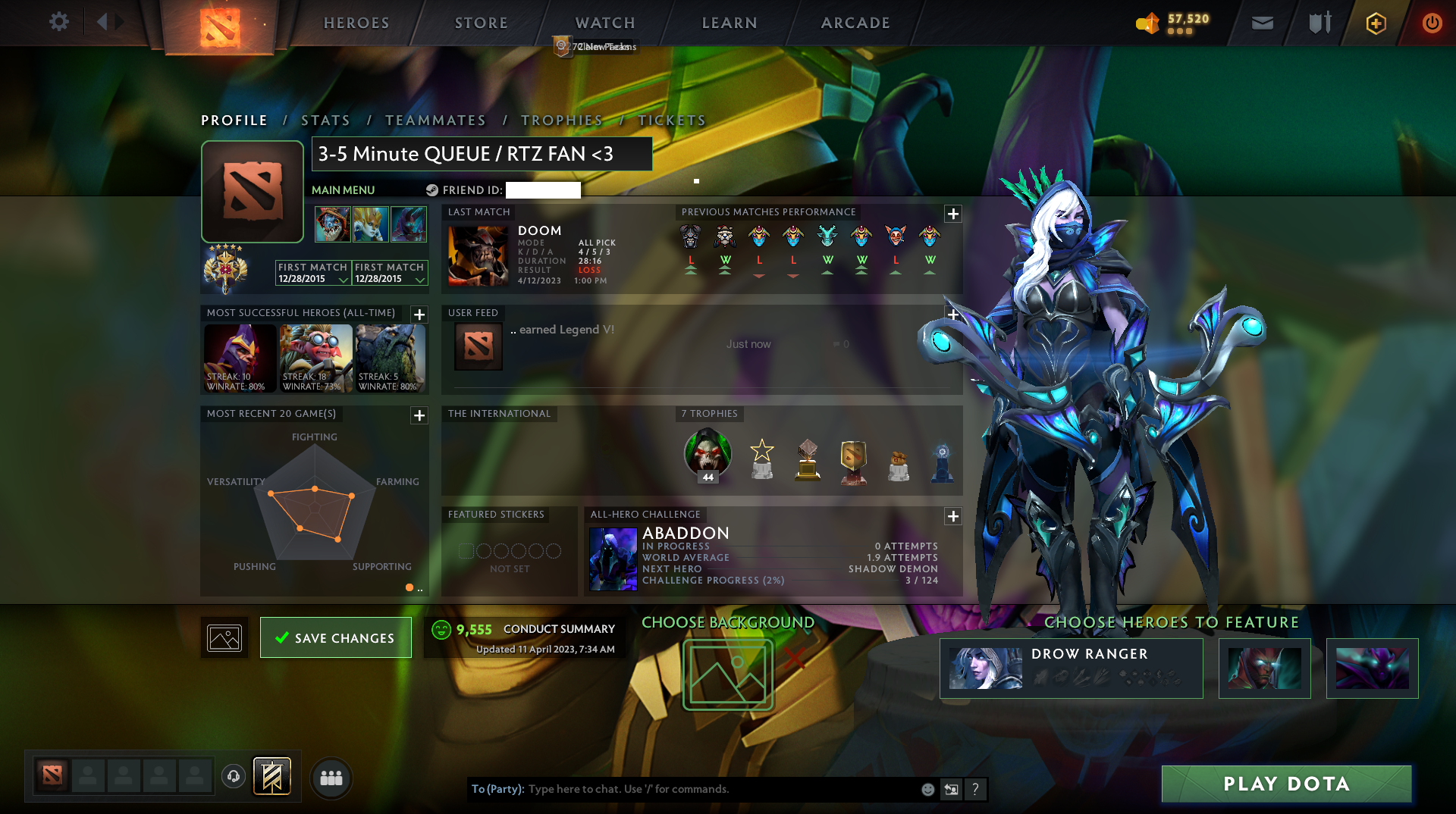The image size is (1456, 814).
Task: Open the profile background picture icon near Save Changes
Action: tap(224, 637)
